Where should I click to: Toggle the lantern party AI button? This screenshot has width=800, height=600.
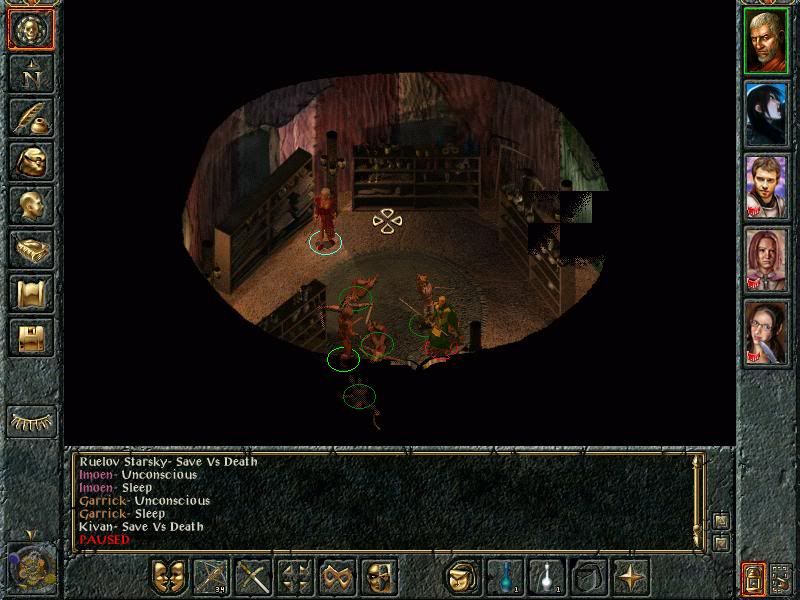(754, 578)
